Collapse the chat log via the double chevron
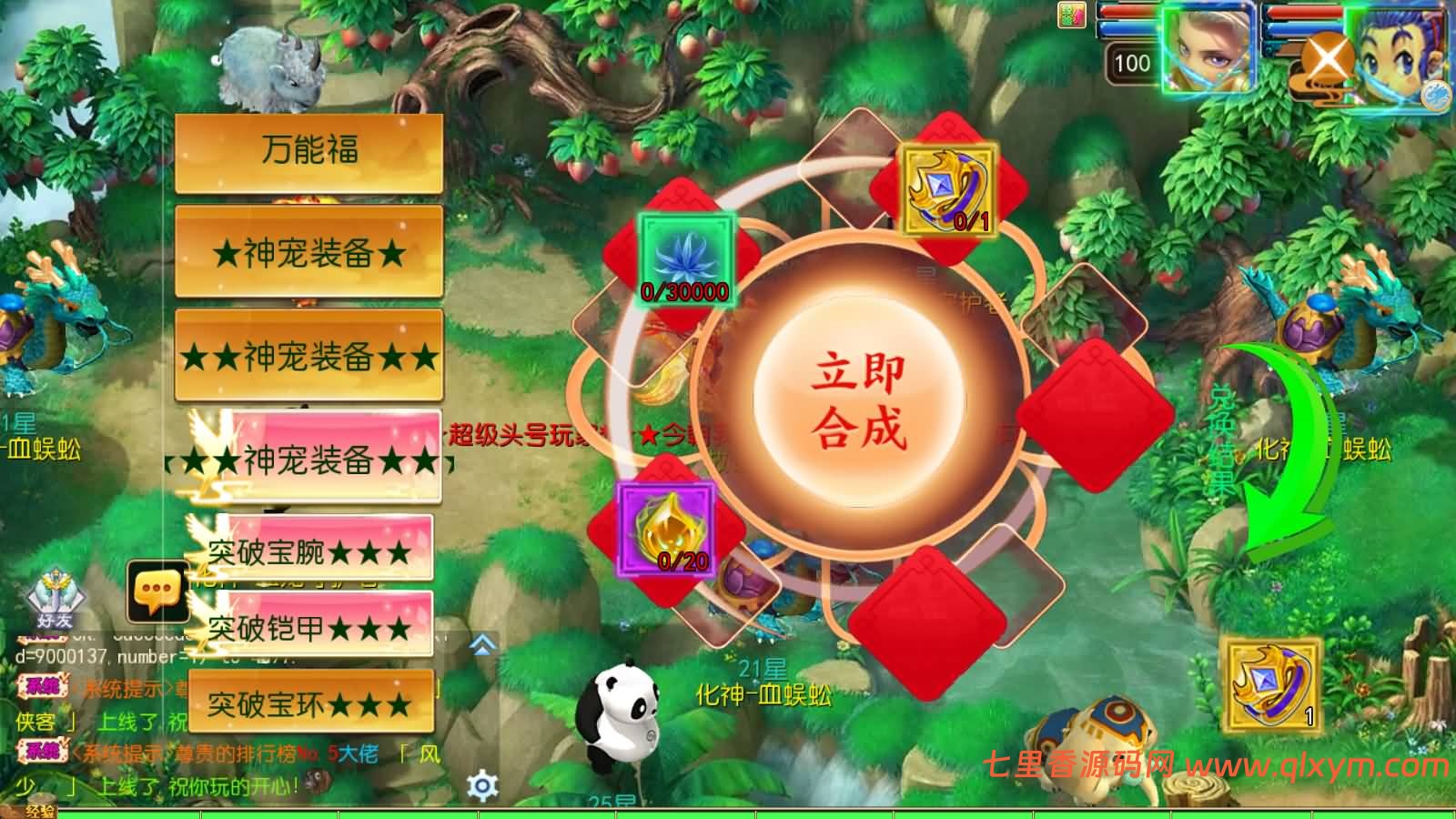Viewport: 1456px width, 819px height. 480,643
